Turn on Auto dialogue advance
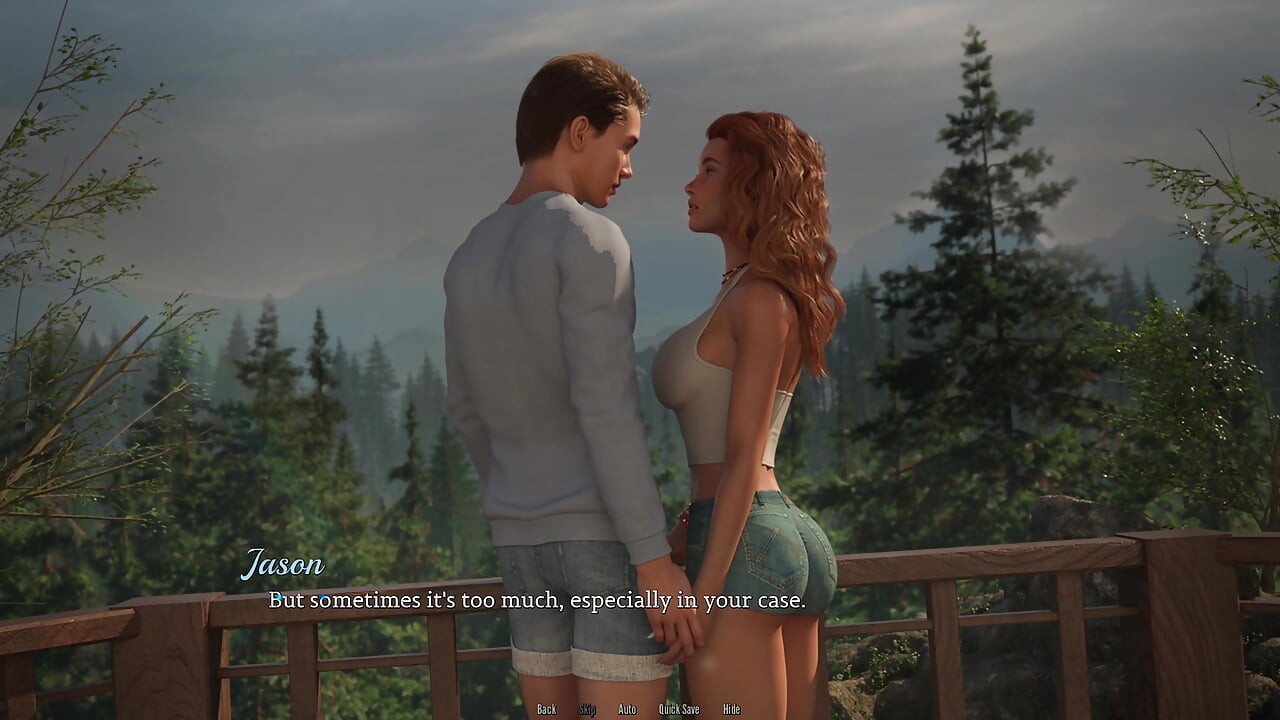The image size is (1280, 720). (627, 709)
